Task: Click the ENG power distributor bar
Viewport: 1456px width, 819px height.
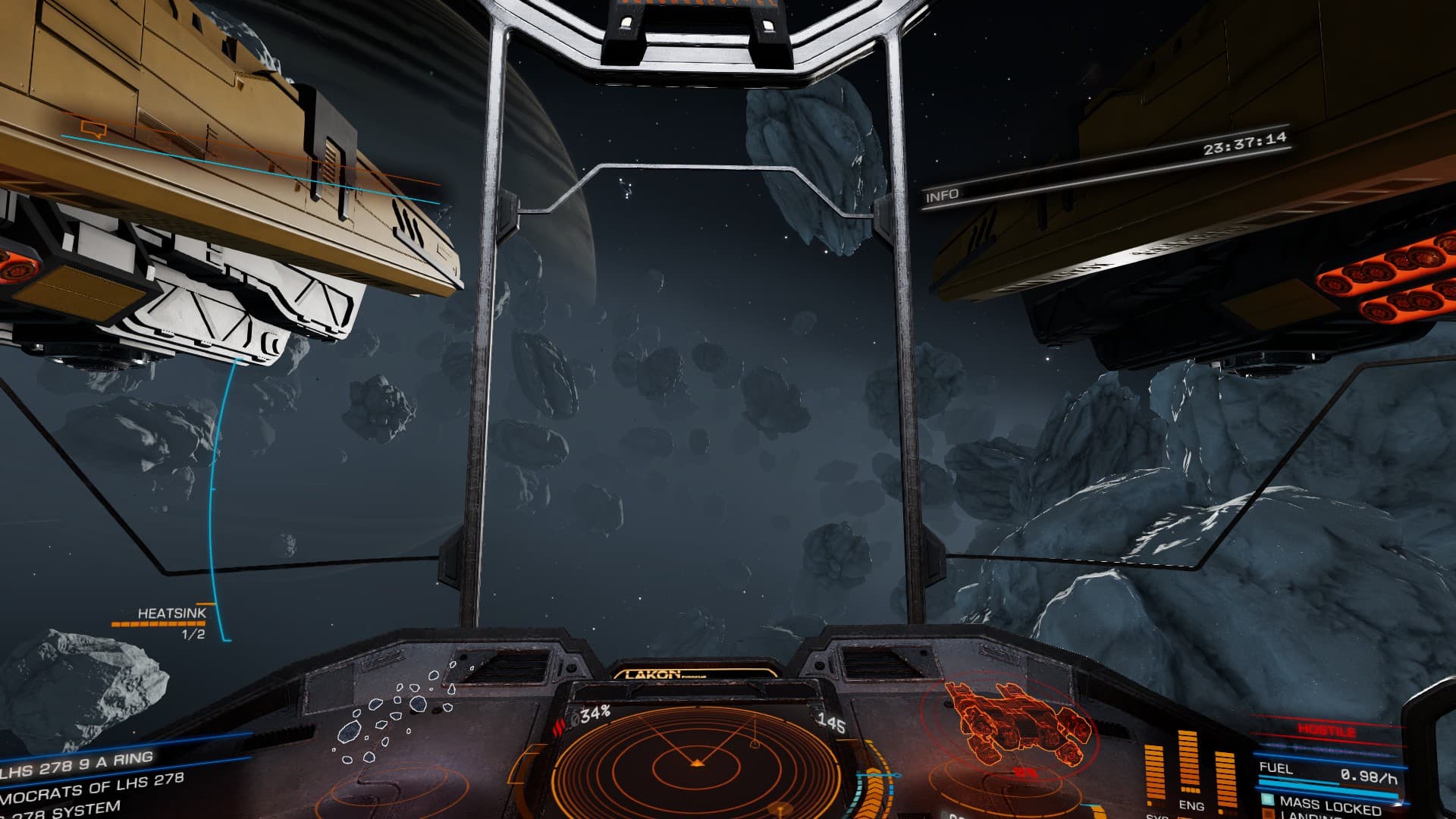Action: (x=1188, y=767)
